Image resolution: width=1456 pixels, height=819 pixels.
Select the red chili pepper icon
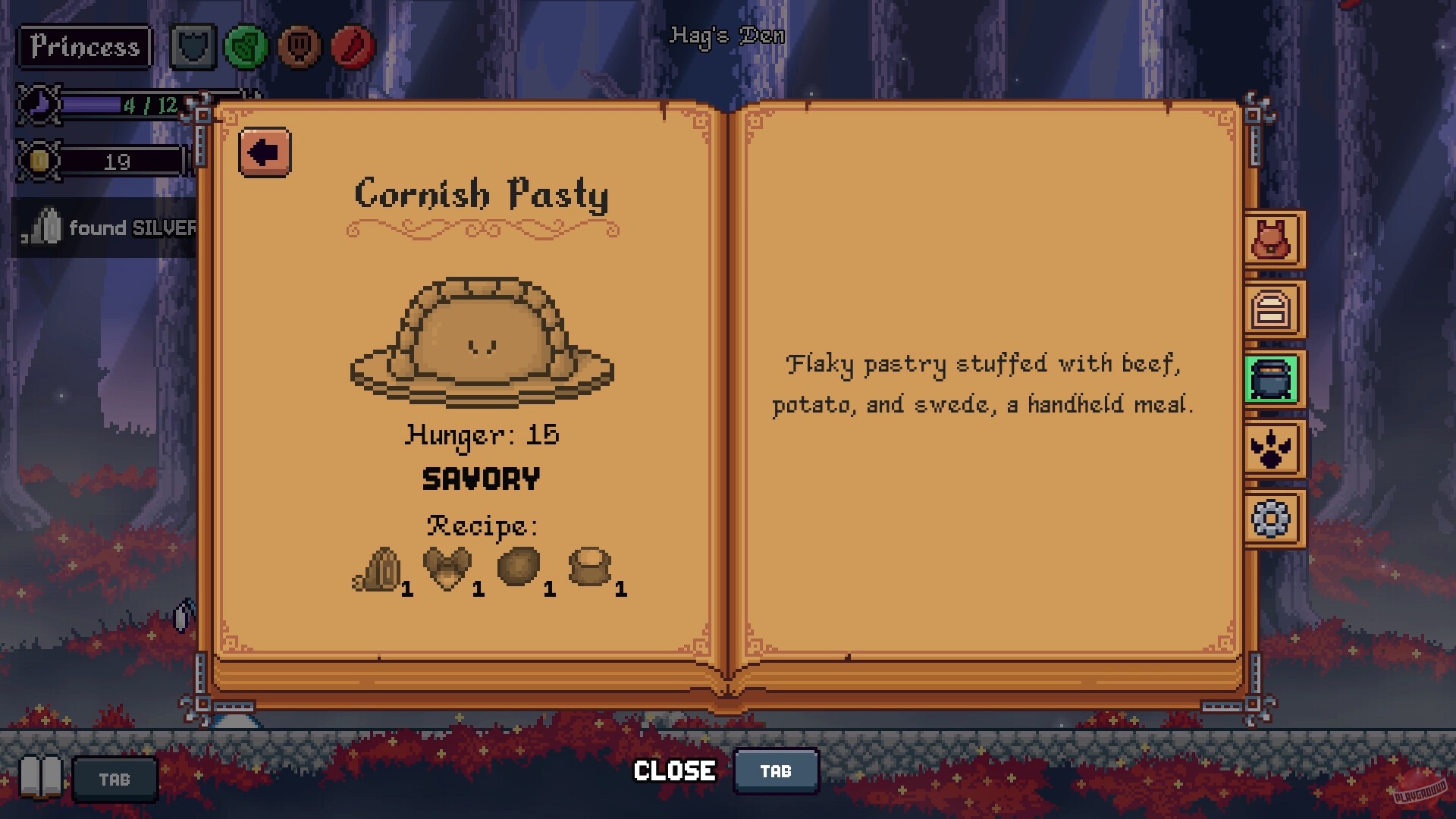350,47
